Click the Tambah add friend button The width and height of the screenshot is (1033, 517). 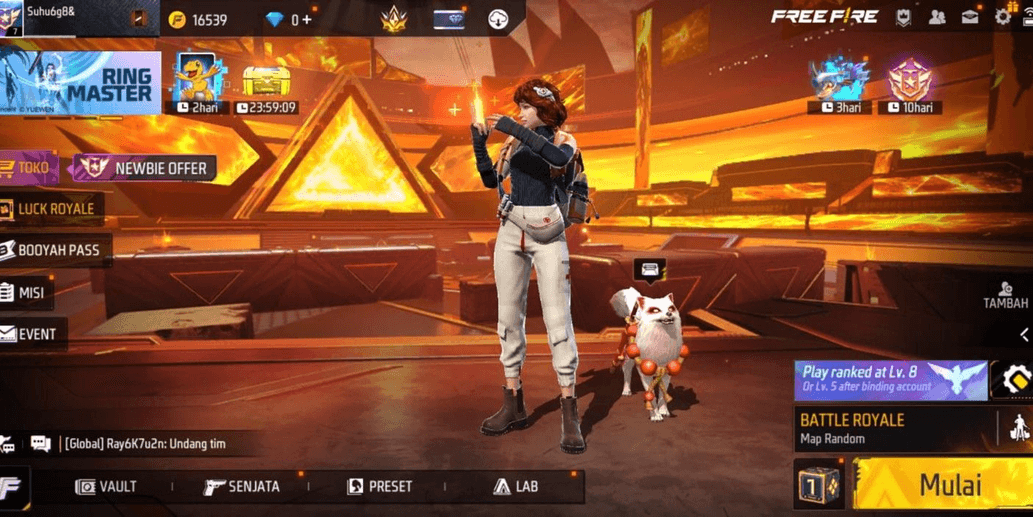(1005, 295)
